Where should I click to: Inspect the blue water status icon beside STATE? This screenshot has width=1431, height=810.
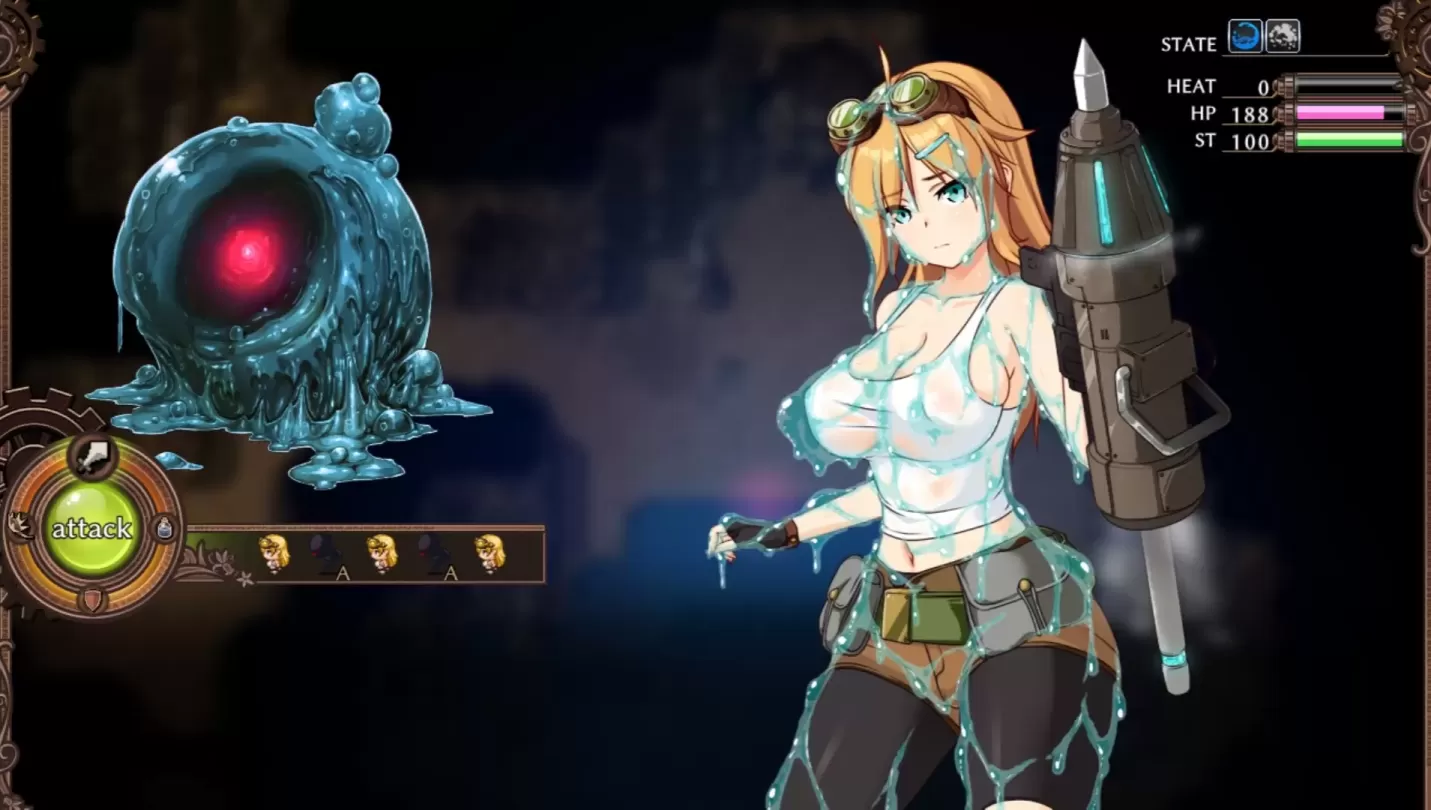1245,36
